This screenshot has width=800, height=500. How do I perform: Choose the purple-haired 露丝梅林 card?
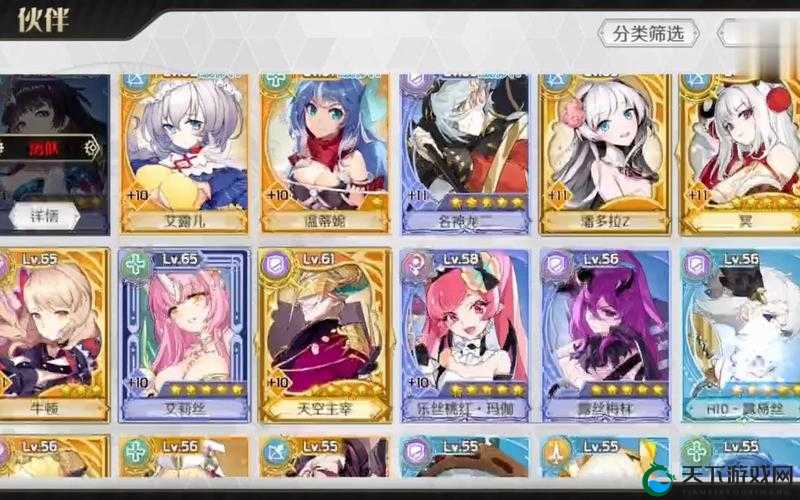tap(605, 335)
